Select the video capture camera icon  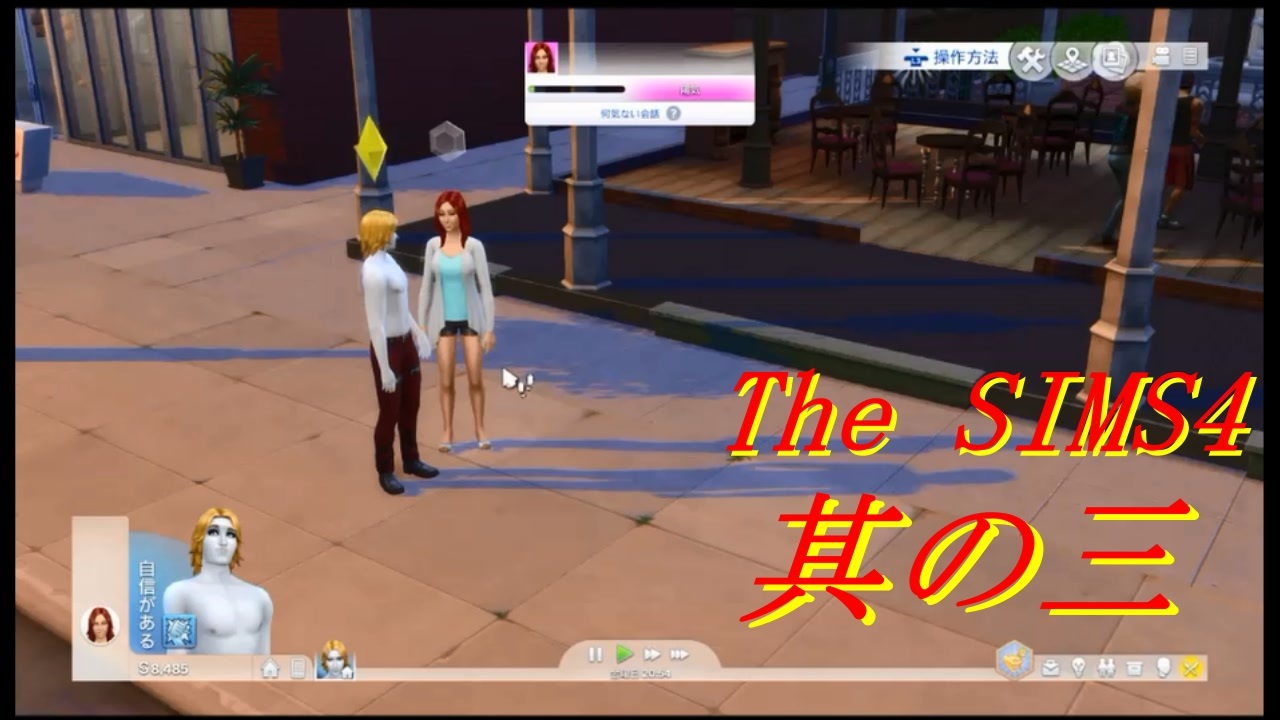tap(1161, 57)
